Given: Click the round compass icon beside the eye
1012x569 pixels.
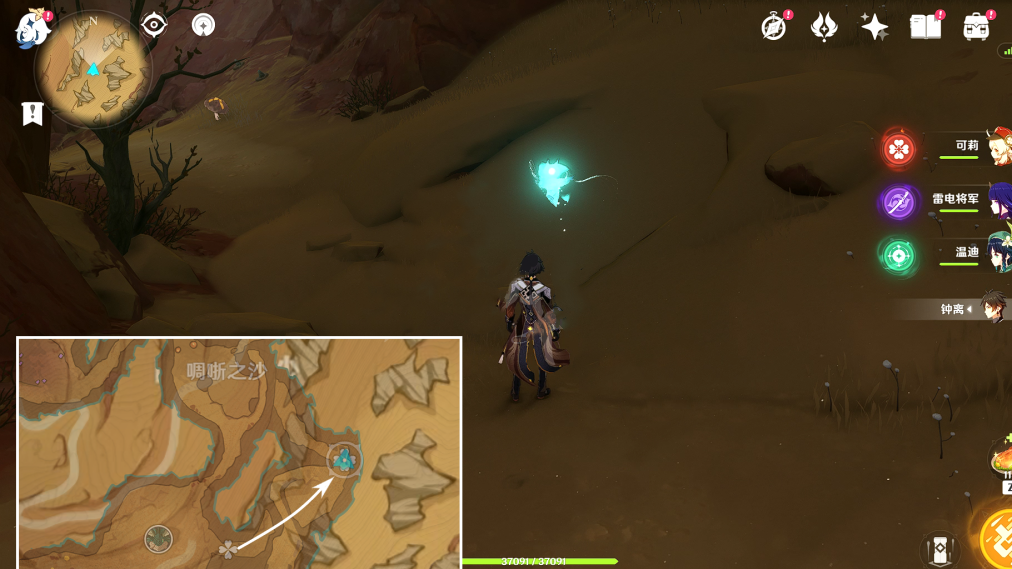Looking at the screenshot, I should [x=203, y=25].
